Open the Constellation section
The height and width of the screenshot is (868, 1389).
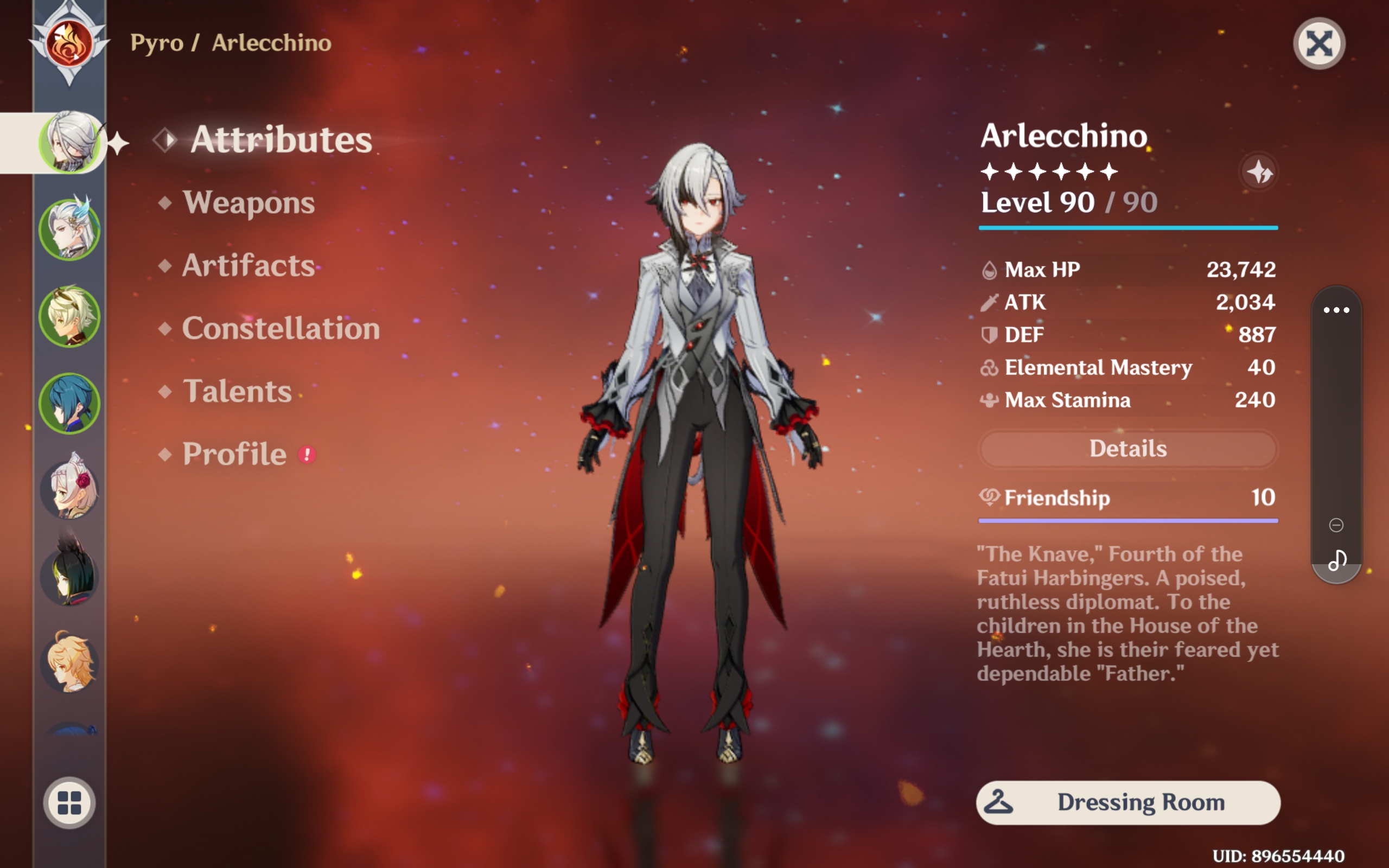280,328
